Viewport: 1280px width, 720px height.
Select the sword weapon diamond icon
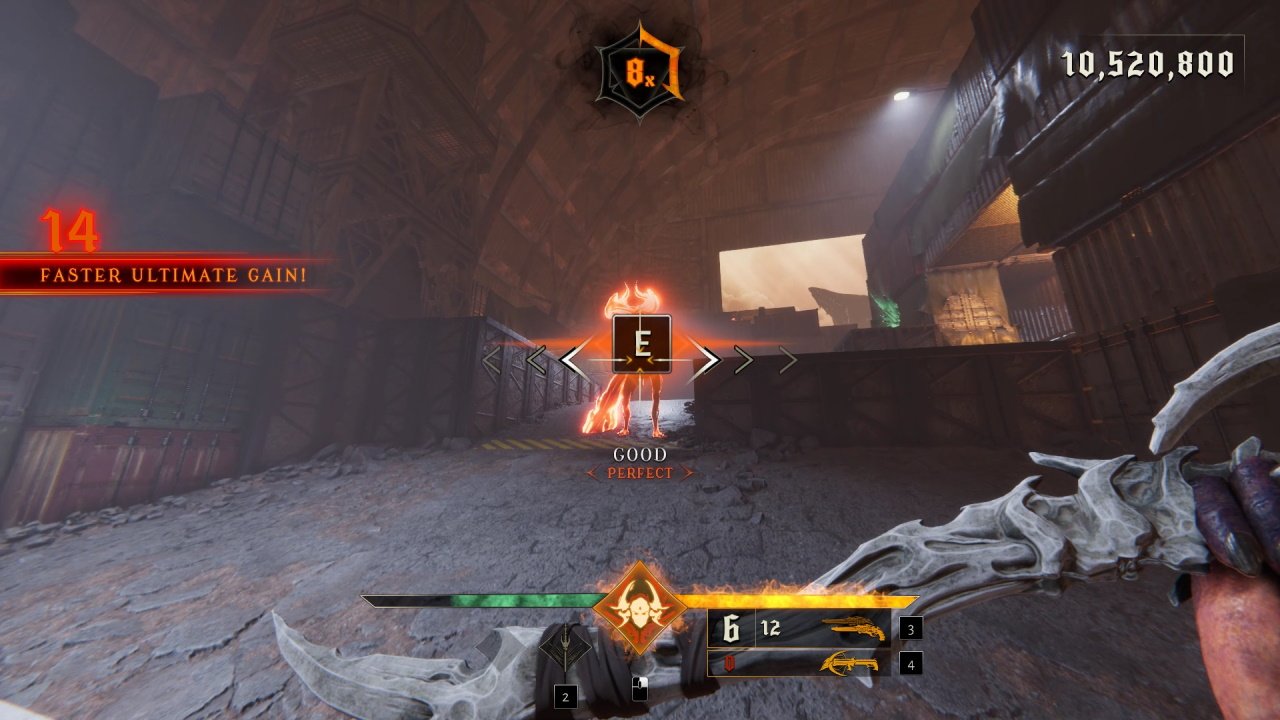(566, 649)
